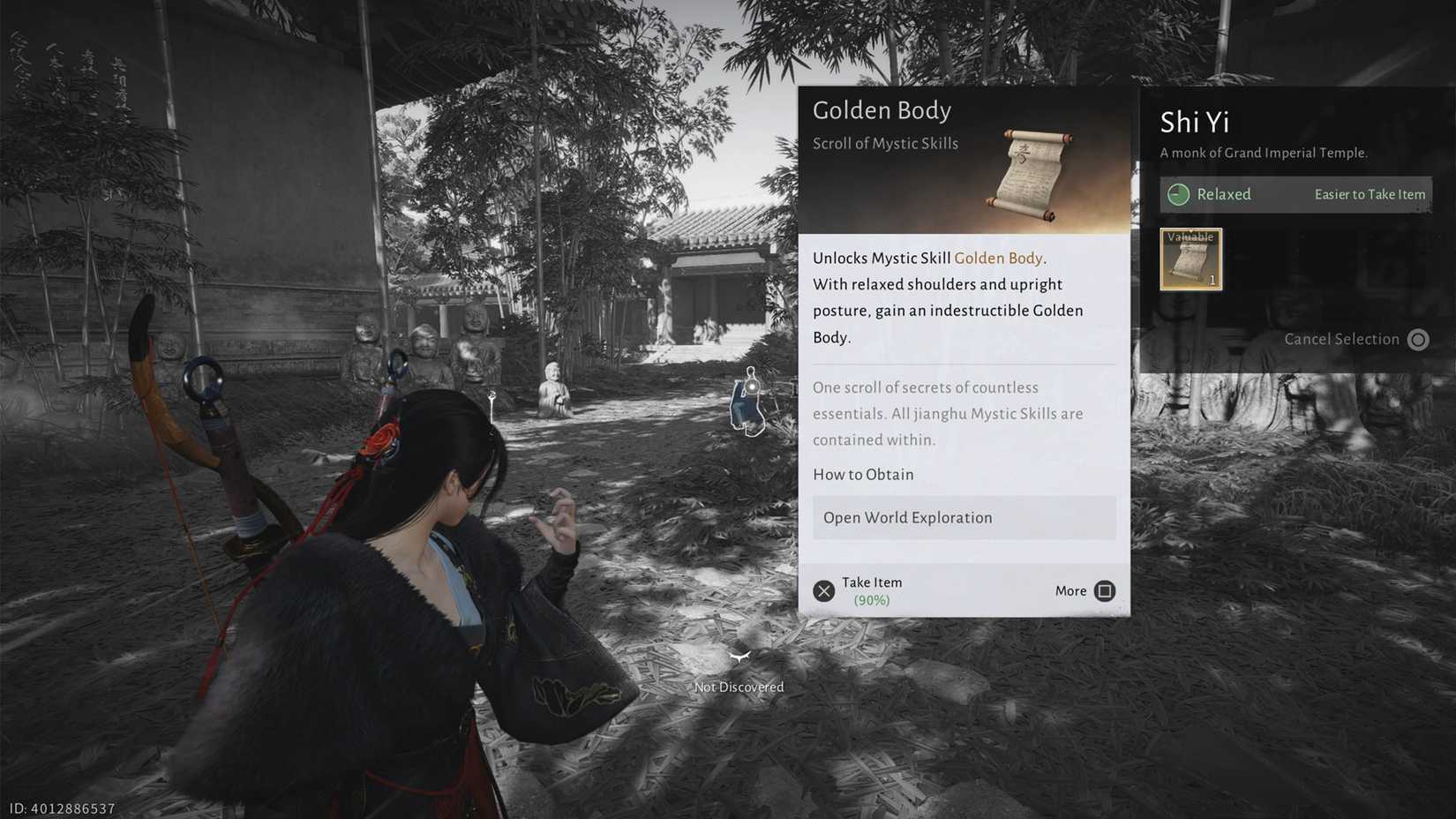Click the green Relaxed mood icon
Viewport: 1456px width, 819px height.
click(x=1181, y=194)
